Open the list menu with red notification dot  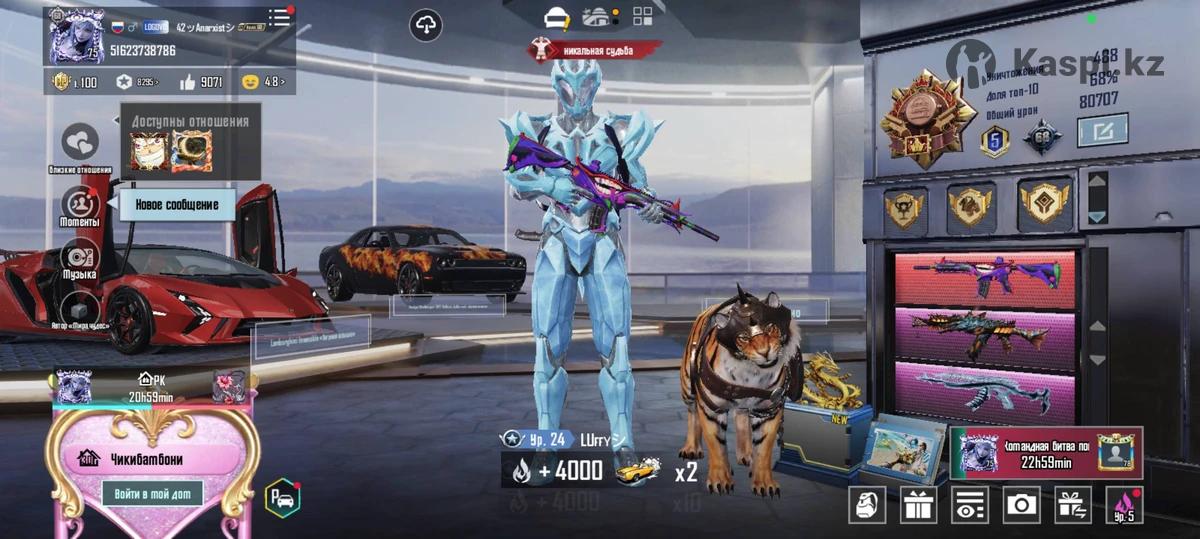coord(280,17)
